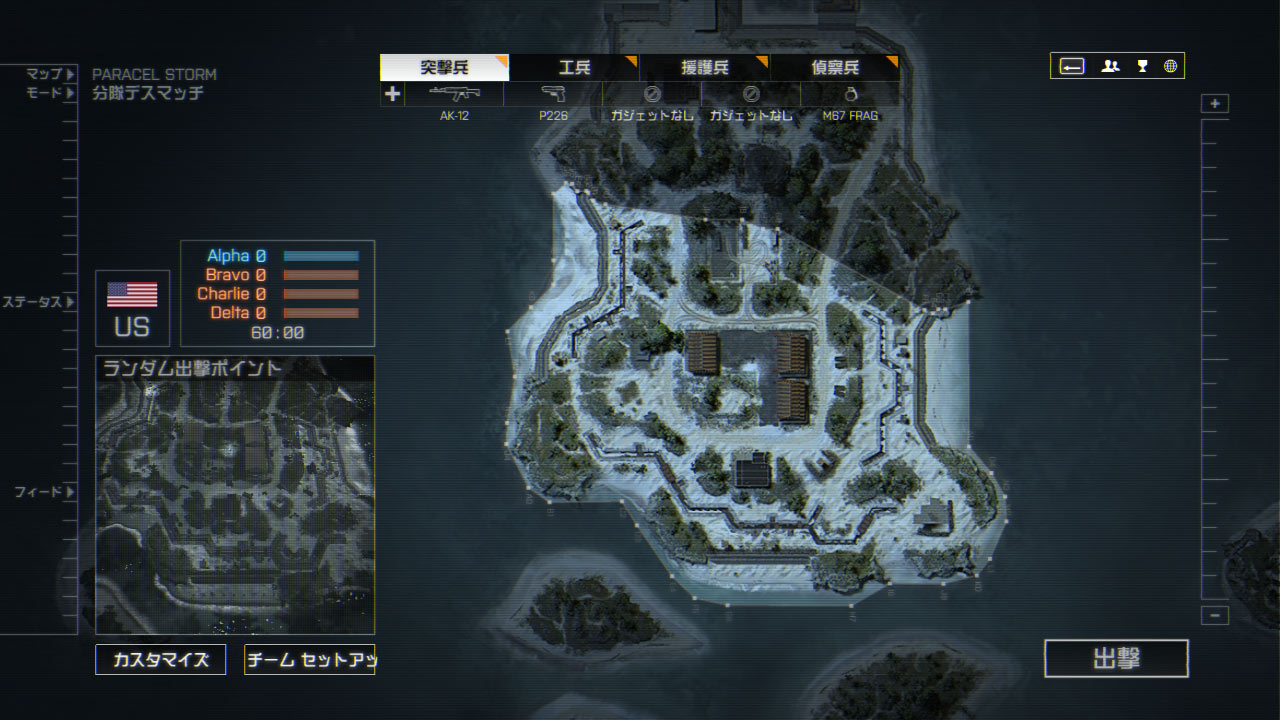Choose the 援護兵 class tab

point(704,68)
